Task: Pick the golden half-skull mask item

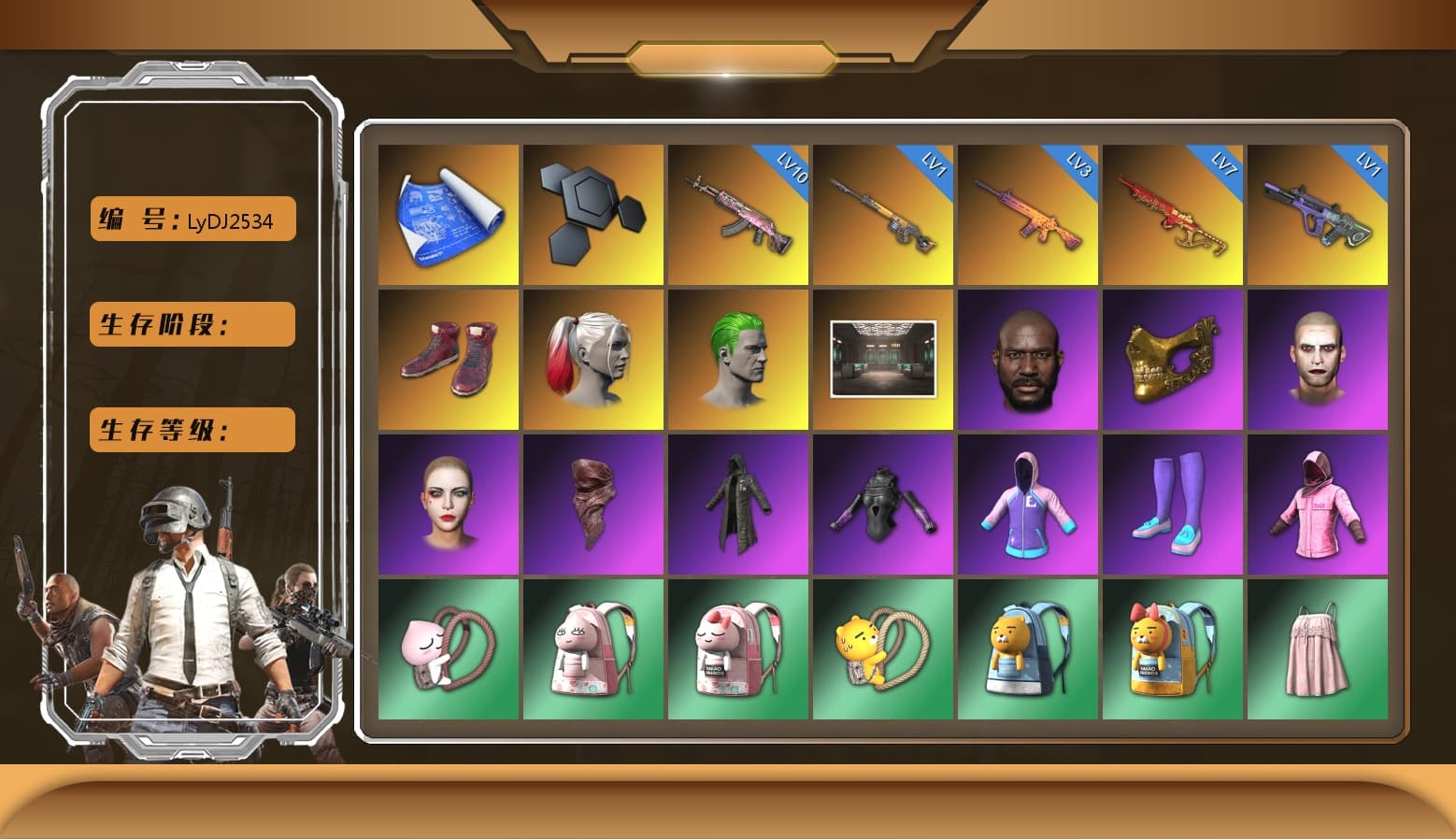Action: coord(1174,360)
